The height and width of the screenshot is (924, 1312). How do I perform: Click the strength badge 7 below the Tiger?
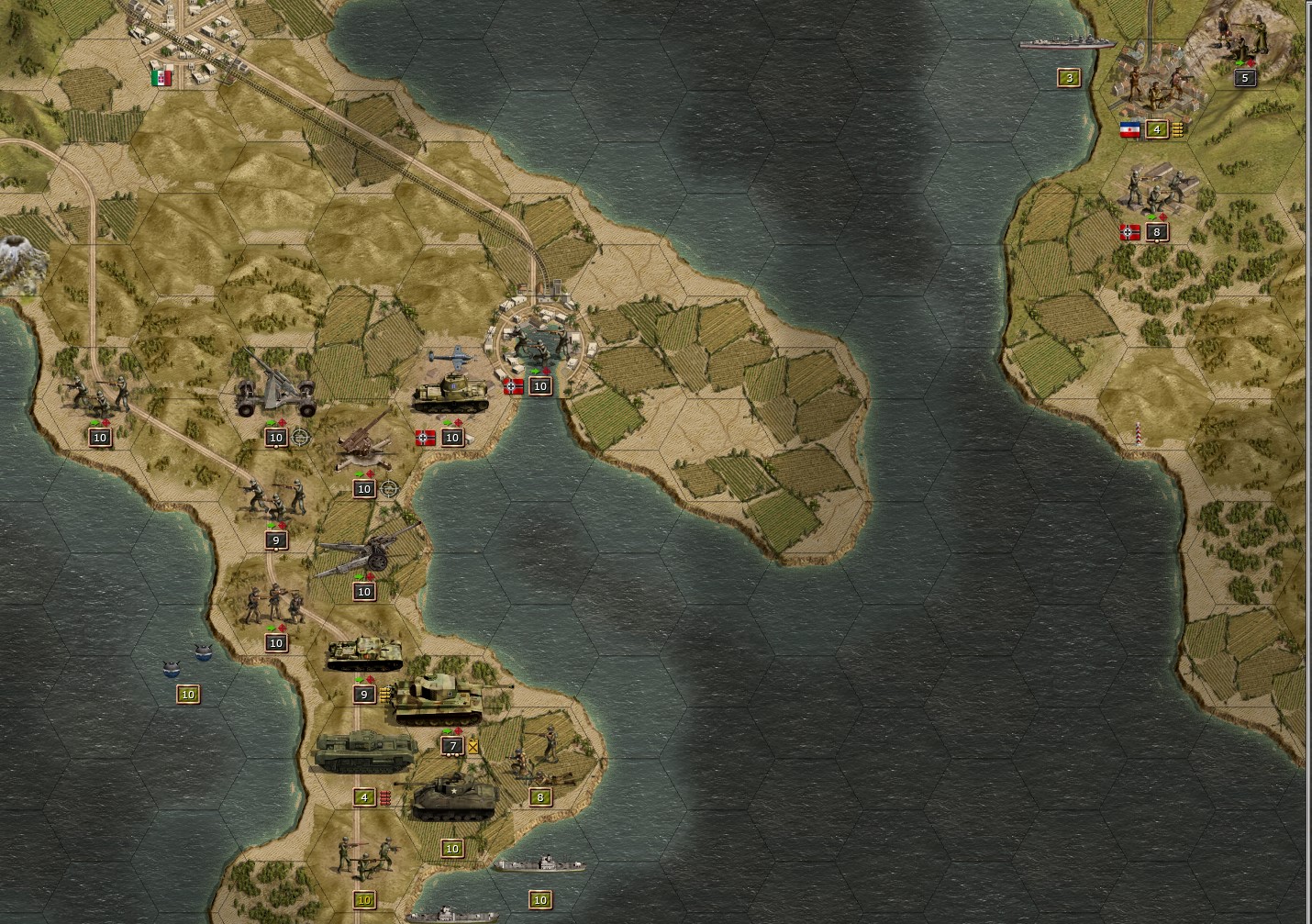452,746
